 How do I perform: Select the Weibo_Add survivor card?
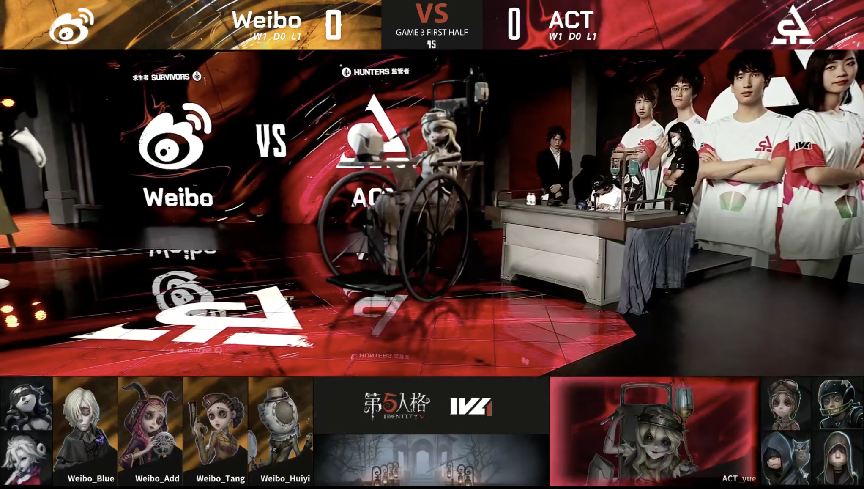tap(150, 430)
